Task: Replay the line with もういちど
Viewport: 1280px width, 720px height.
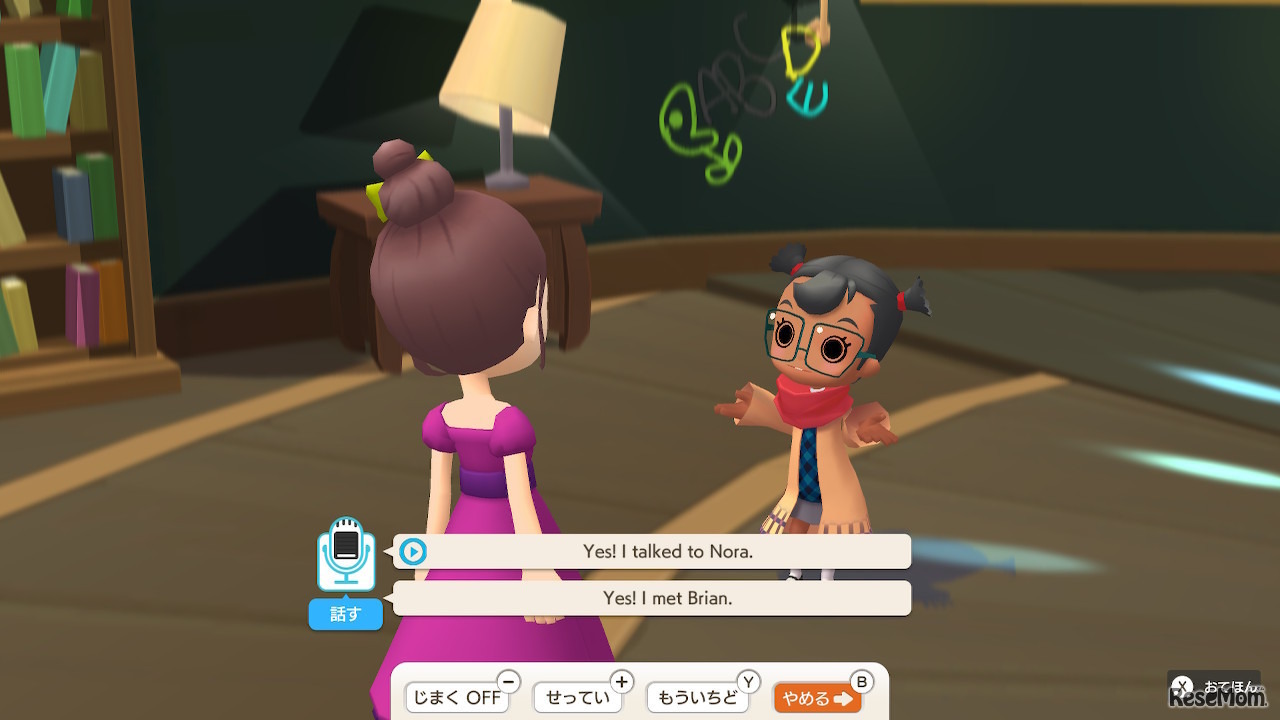Action: pos(697,698)
